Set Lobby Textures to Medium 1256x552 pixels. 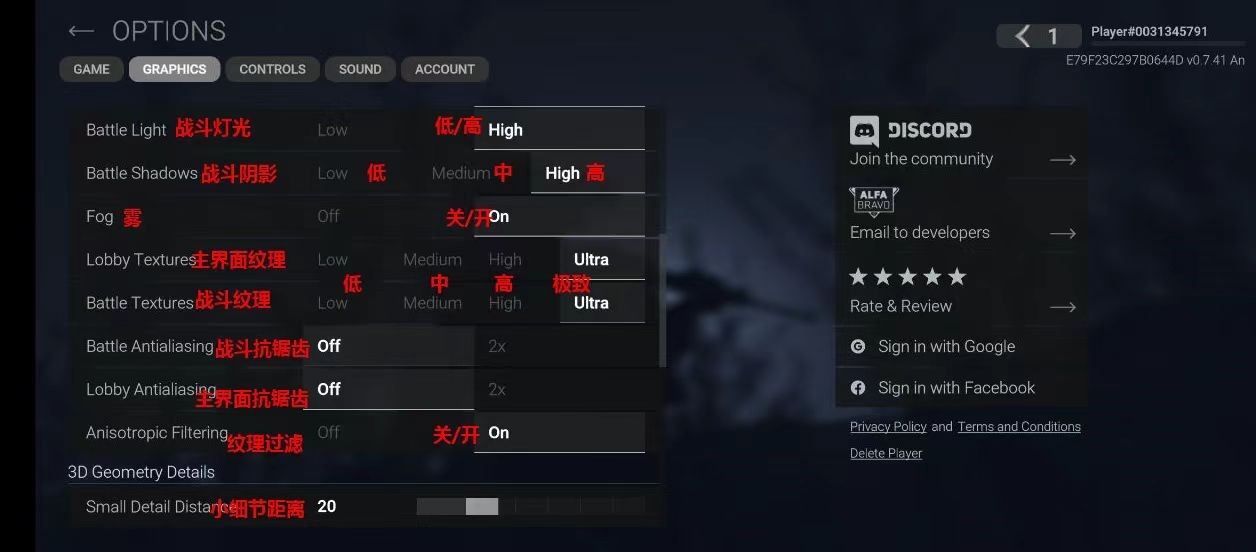[432, 260]
